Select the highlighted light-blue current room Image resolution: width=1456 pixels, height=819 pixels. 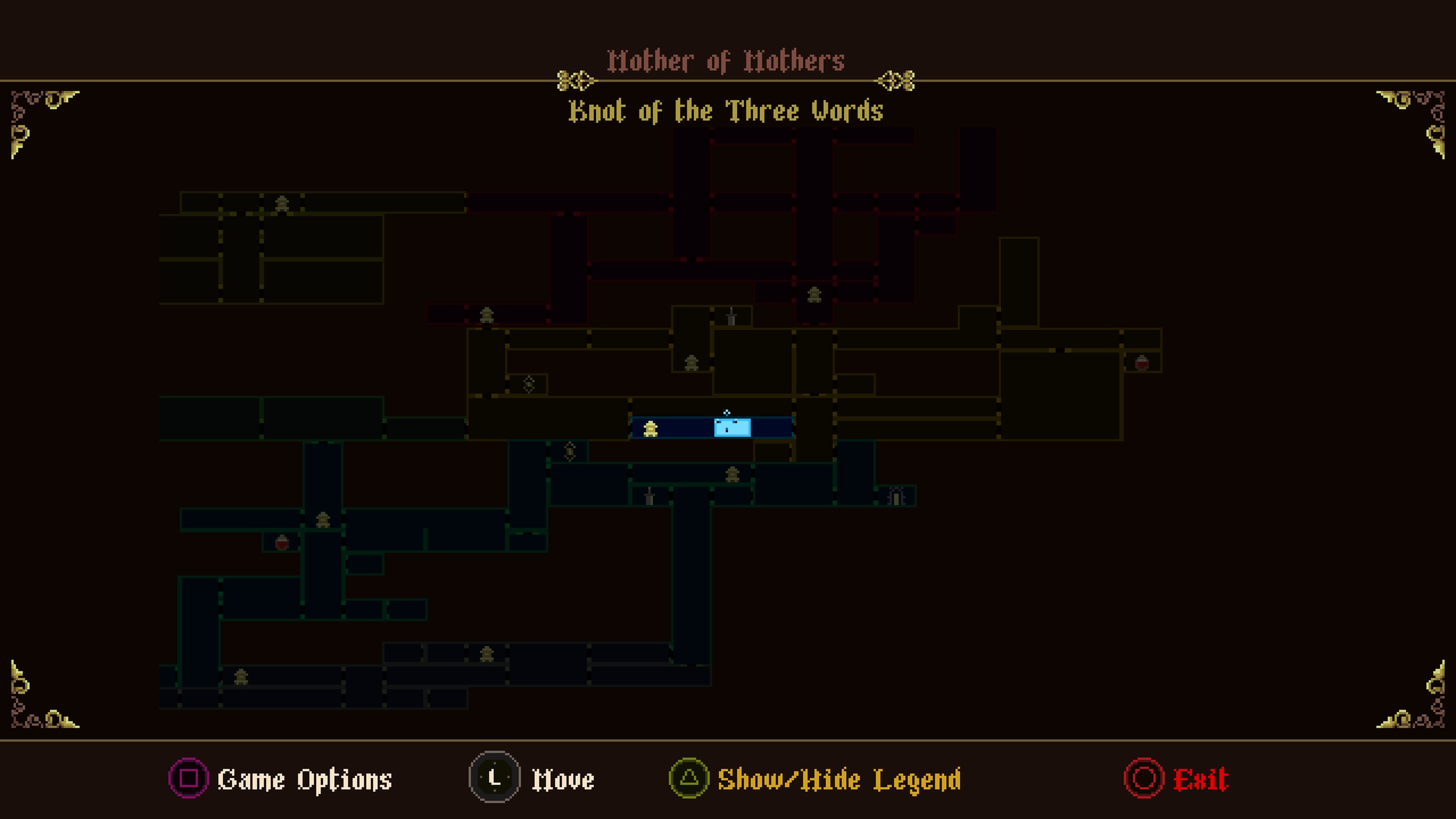(x=732, y=428)
